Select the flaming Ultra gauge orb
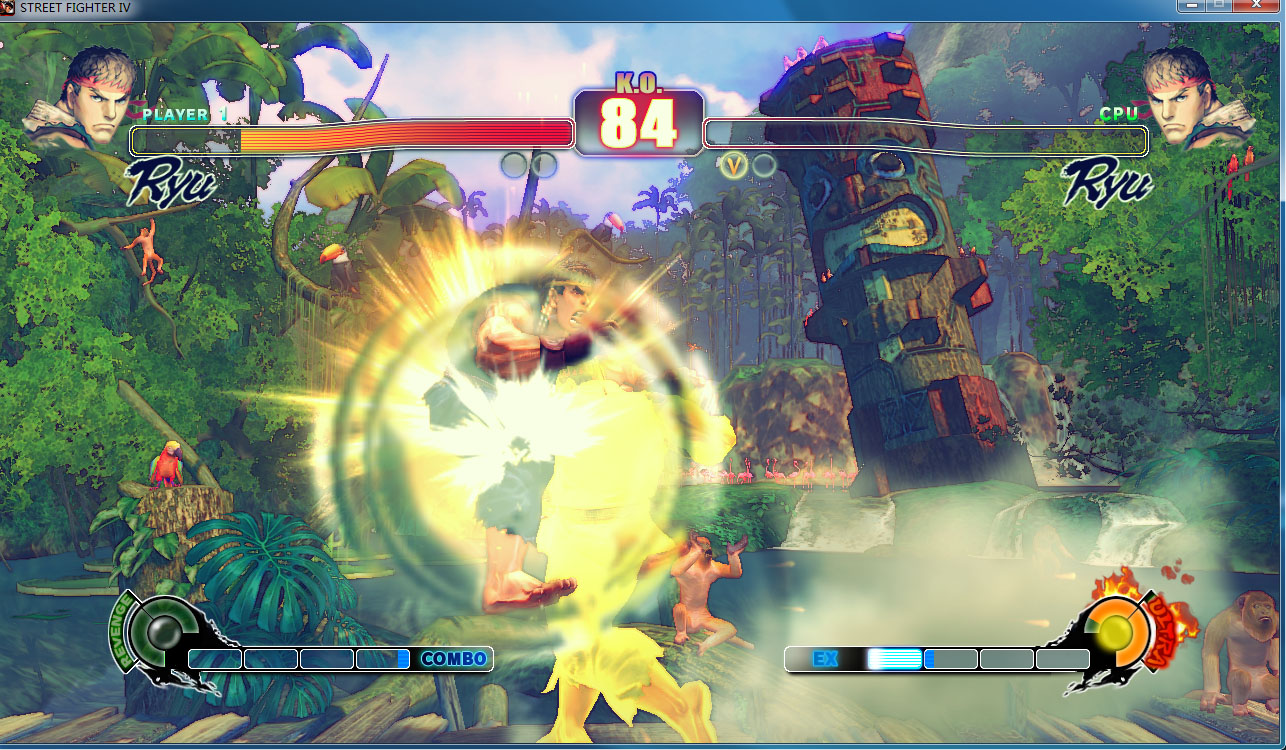Screen dimensions: 1286x750 1113,630
